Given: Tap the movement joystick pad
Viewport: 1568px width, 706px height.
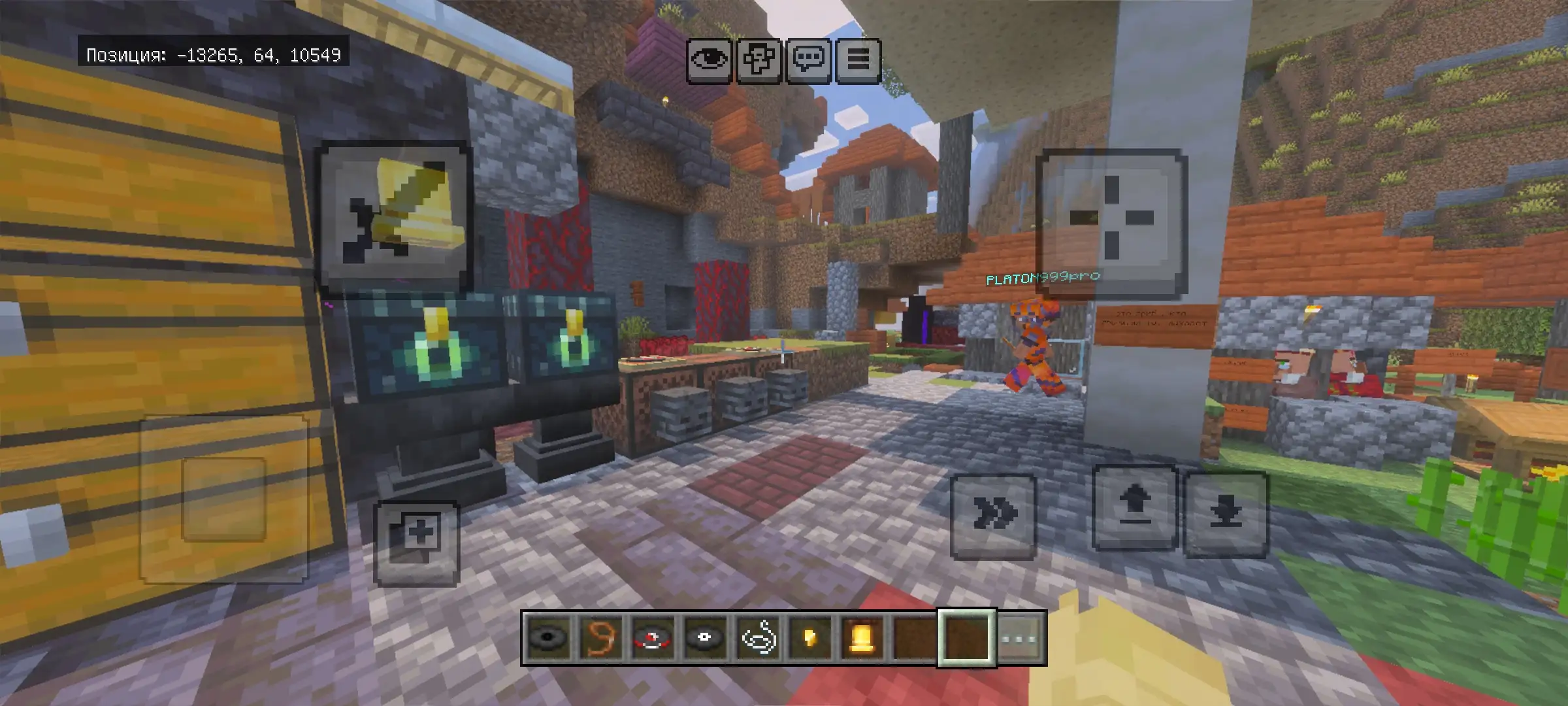Looking at the screenshot, I should click(223, 499).
